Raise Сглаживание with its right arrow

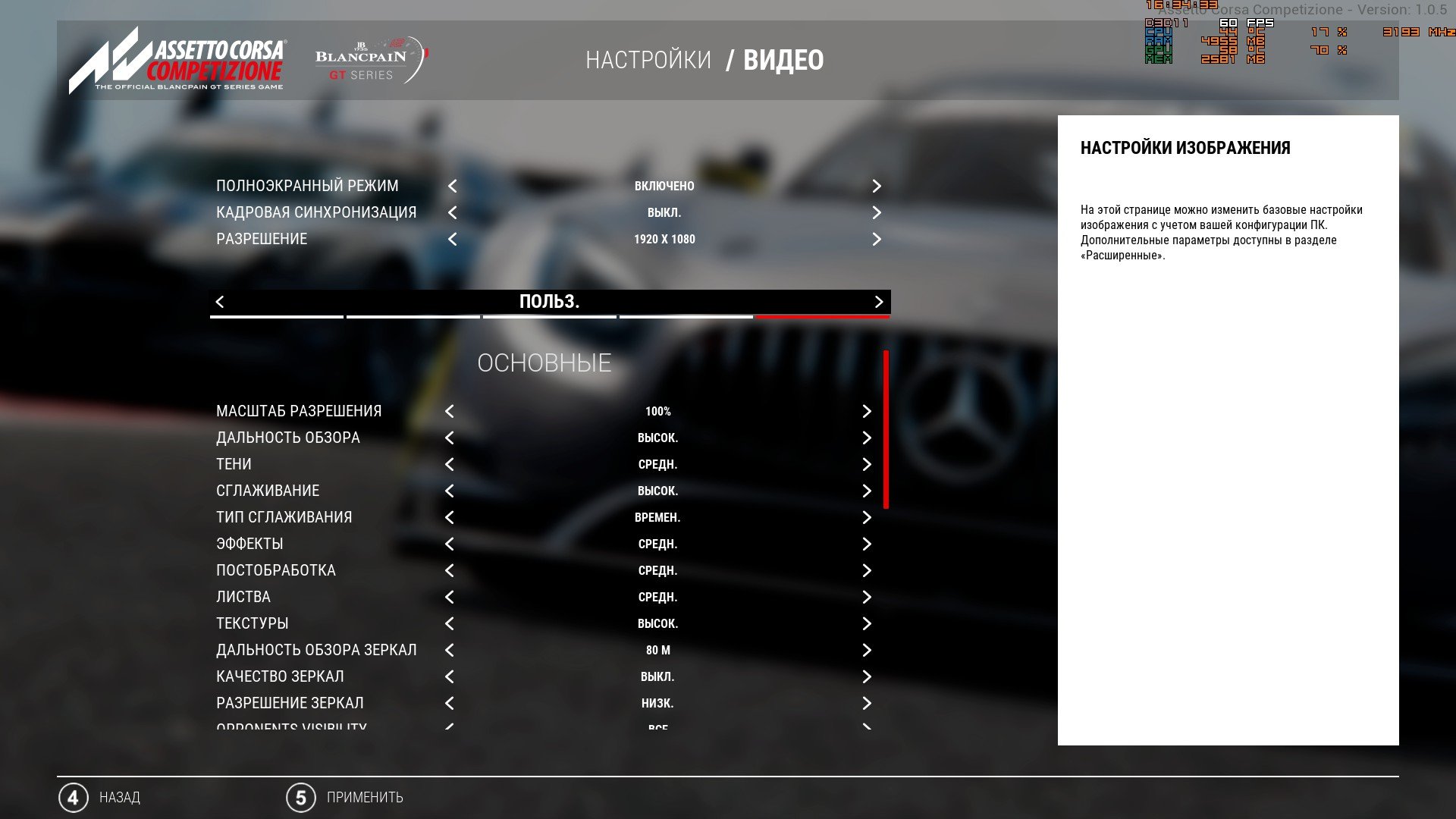tap(867, 491)
